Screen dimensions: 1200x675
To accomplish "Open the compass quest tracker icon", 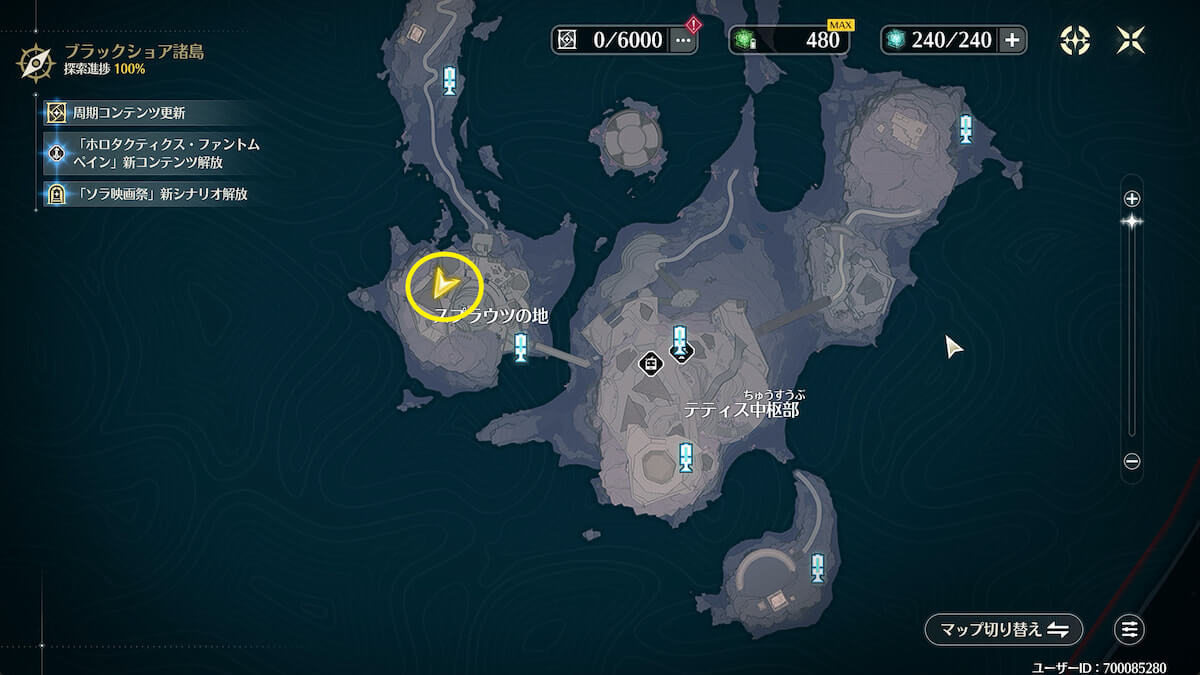I will [1075, 40].
